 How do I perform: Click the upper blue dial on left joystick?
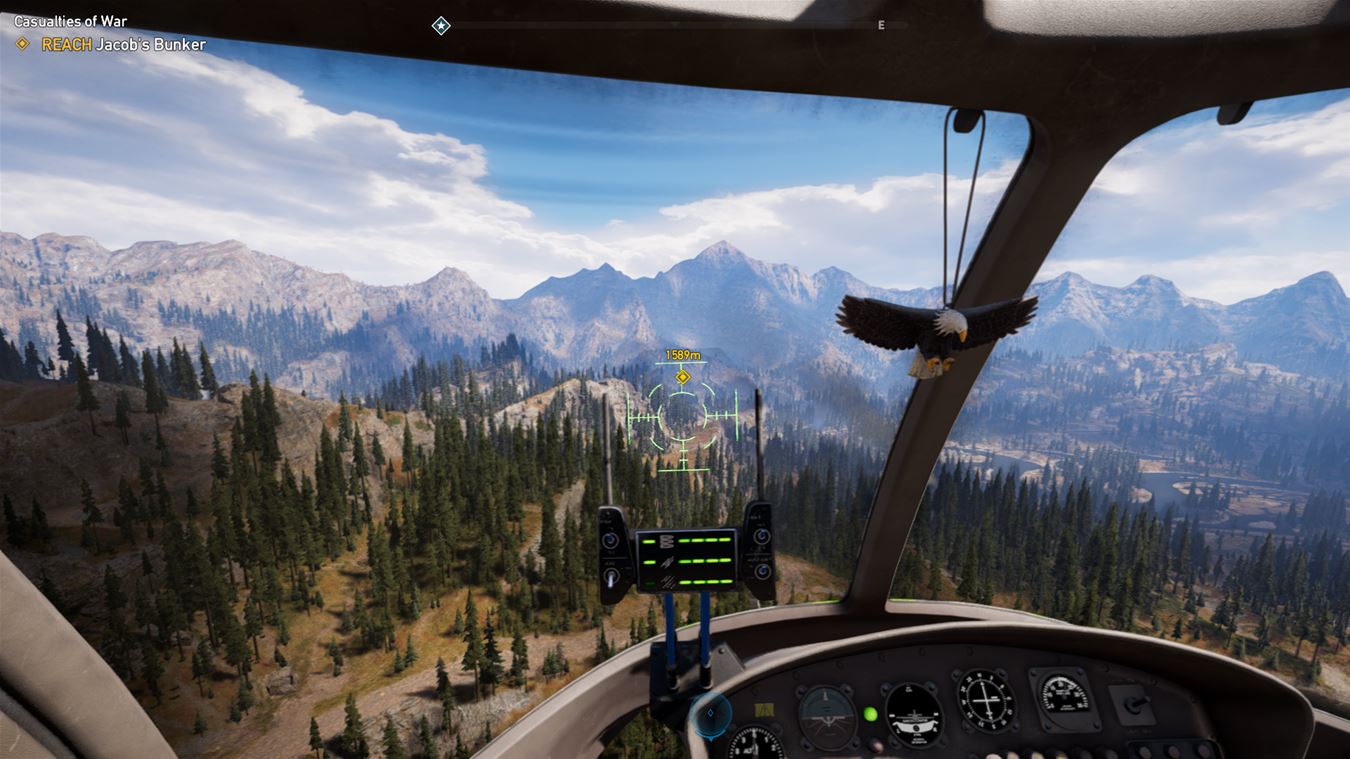point(609,540)
